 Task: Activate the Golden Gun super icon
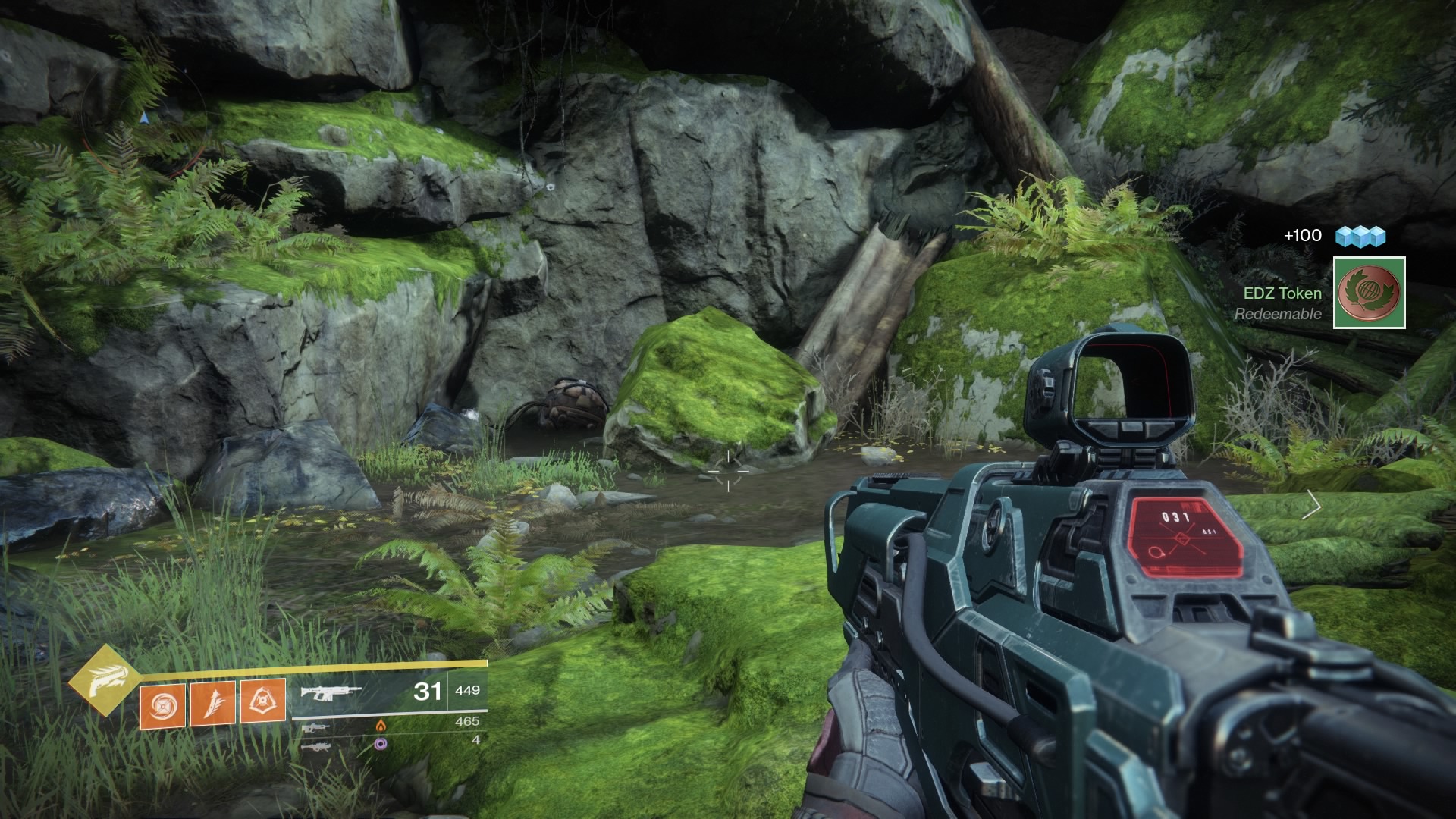coord(105,681)
